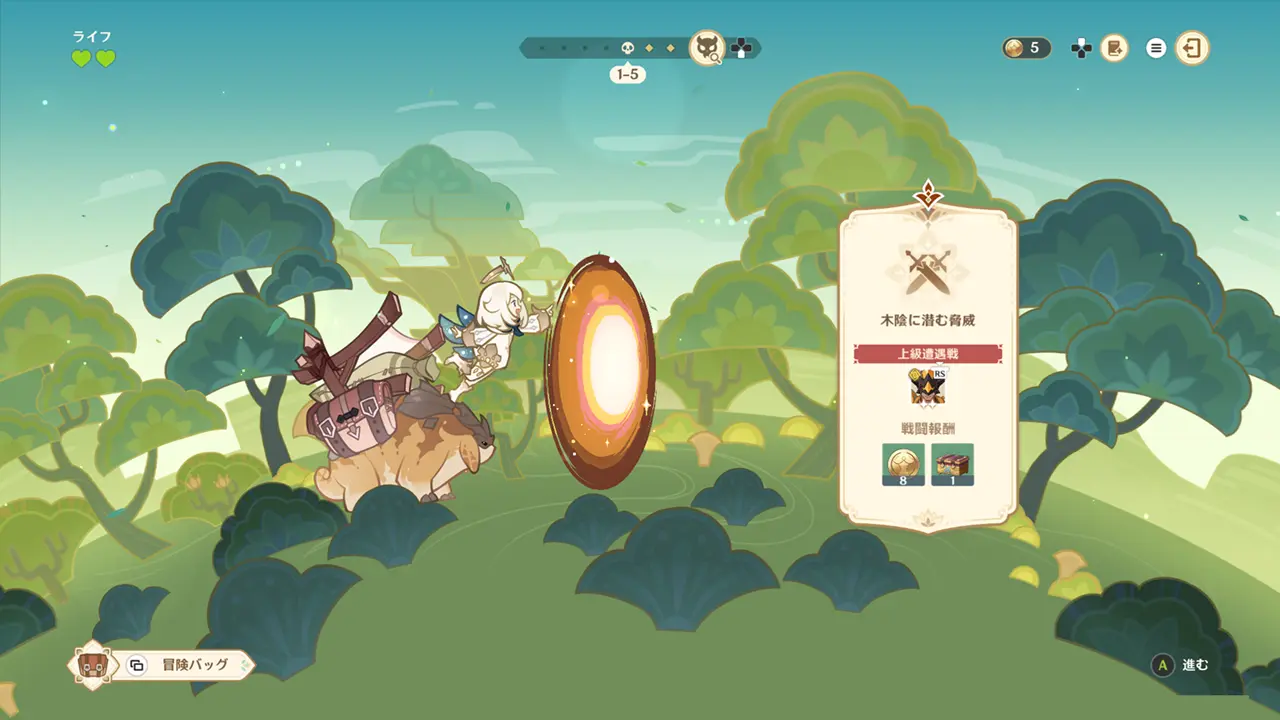Image resolution: width=1280 pixels, height=720 pixels.
Task: Select the coin reward tile showing 8
Action: [x=903, y=465]
